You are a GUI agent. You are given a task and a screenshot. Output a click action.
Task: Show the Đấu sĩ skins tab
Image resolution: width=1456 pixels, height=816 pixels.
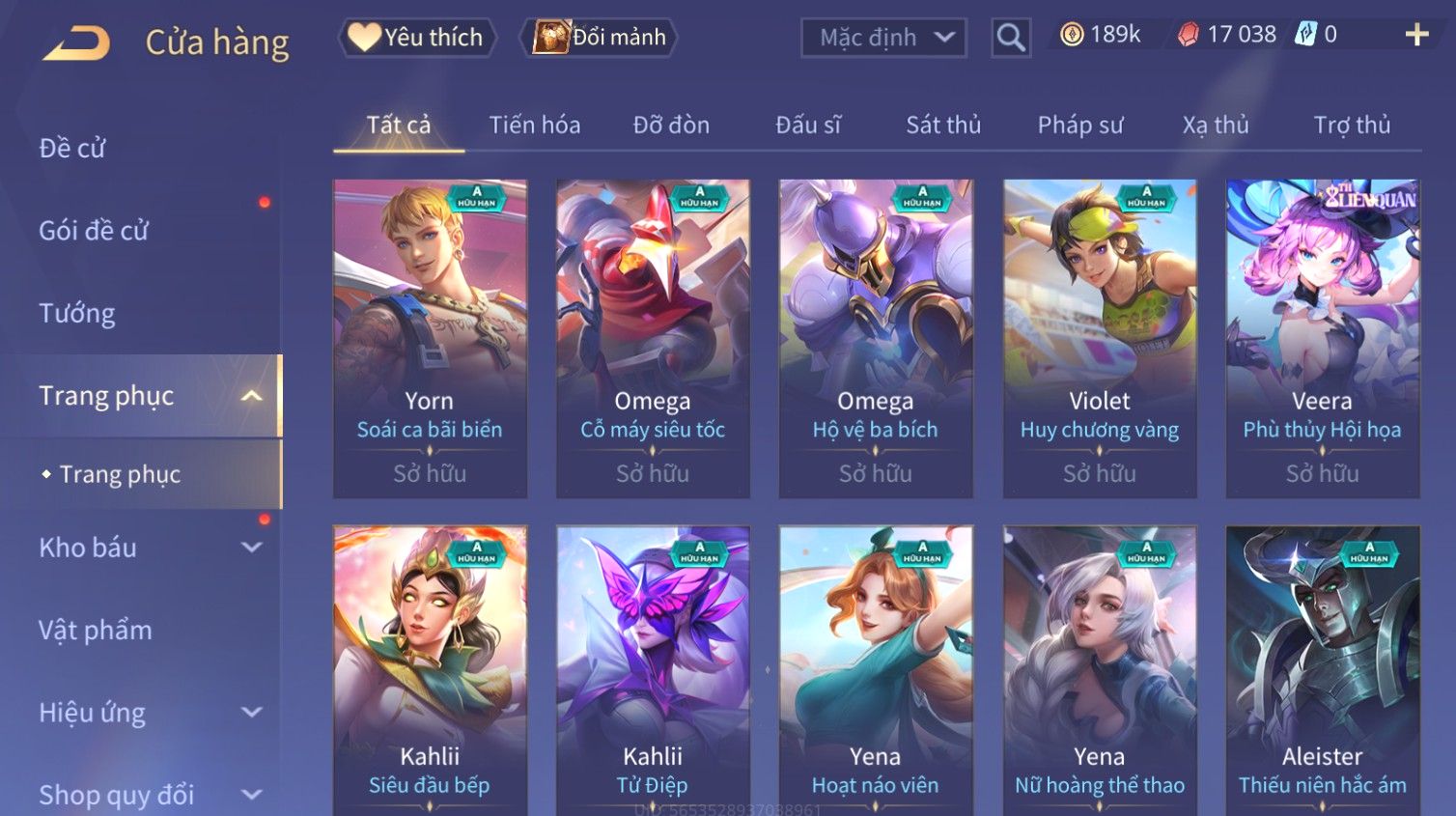tap(808, 126)
